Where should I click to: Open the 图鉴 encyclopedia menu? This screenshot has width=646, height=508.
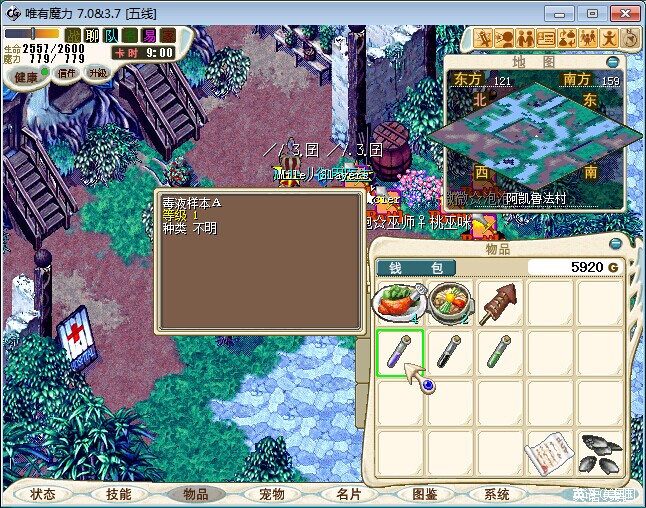pyautogui.click(x=424, y=494)
